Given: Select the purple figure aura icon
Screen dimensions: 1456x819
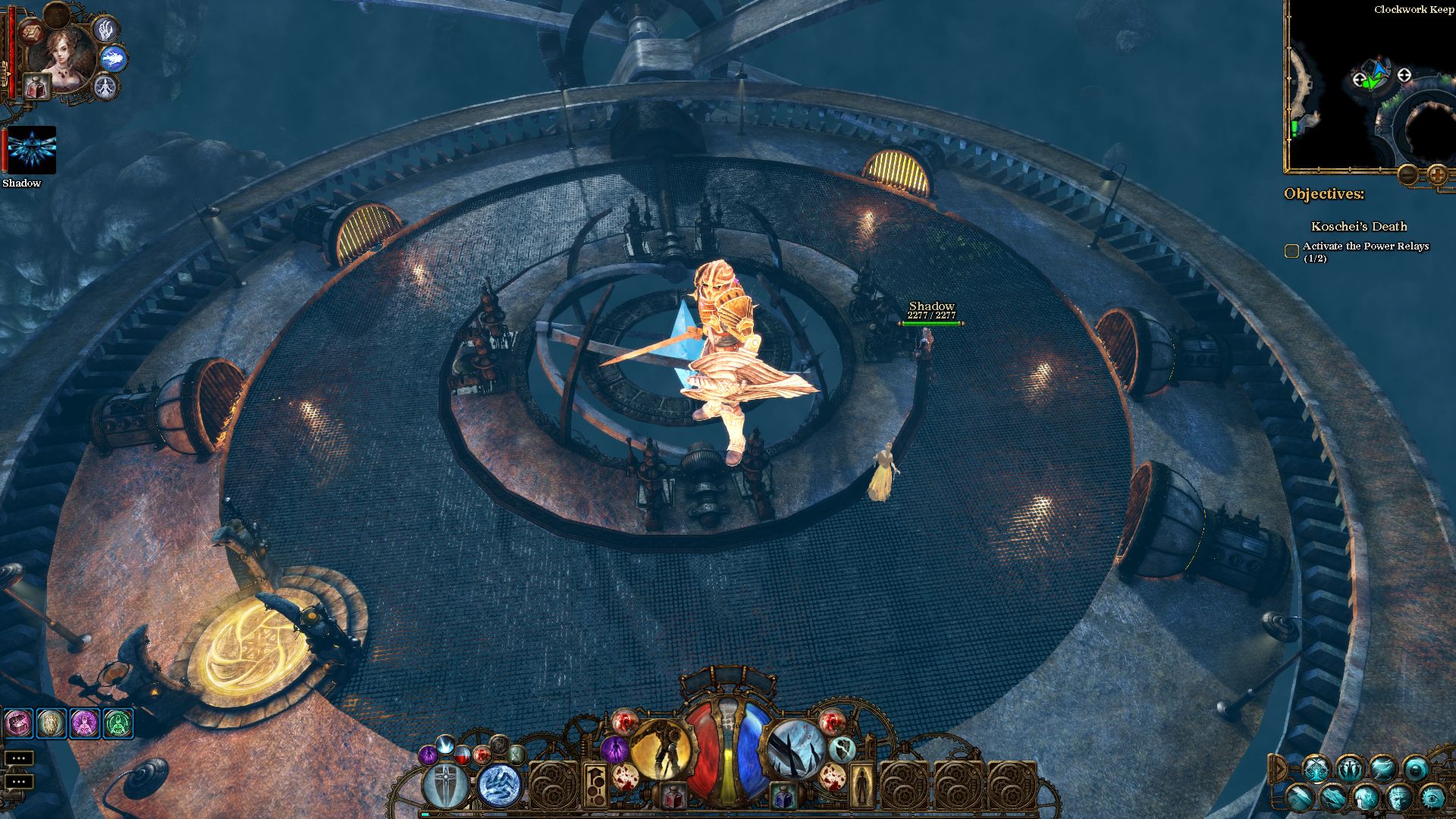Looking at the screenshot, I should pos(613,749).
